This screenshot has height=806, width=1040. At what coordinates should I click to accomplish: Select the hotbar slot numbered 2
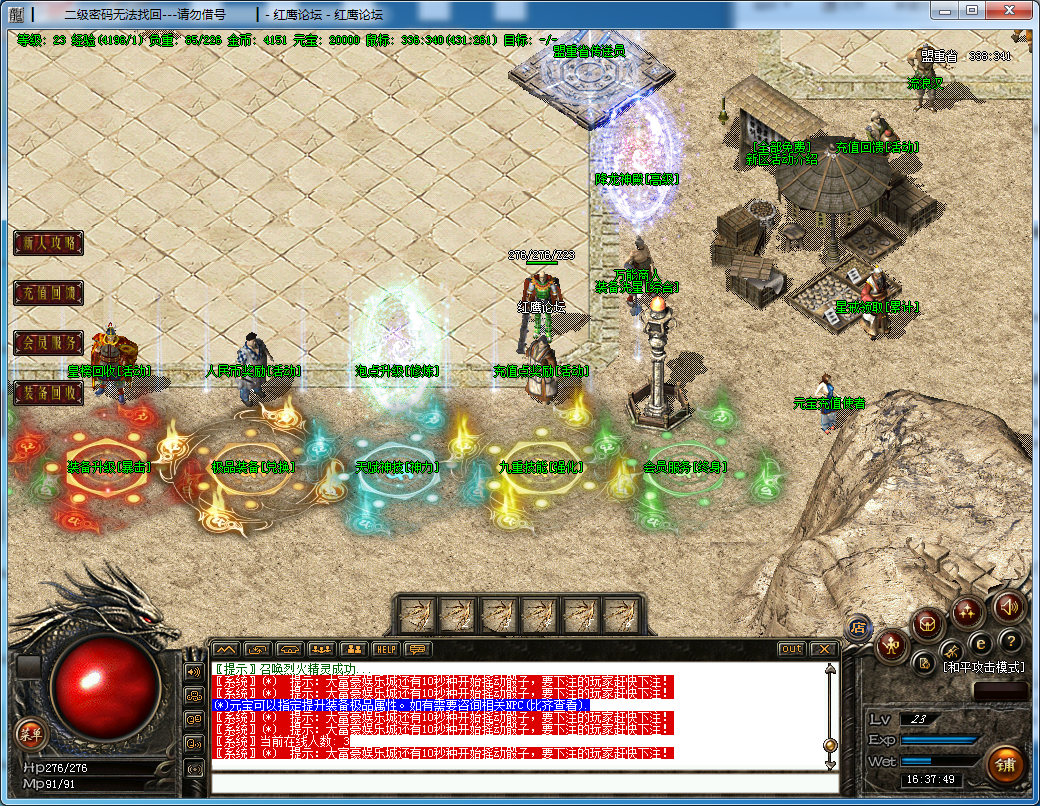[x=458, y=612]
